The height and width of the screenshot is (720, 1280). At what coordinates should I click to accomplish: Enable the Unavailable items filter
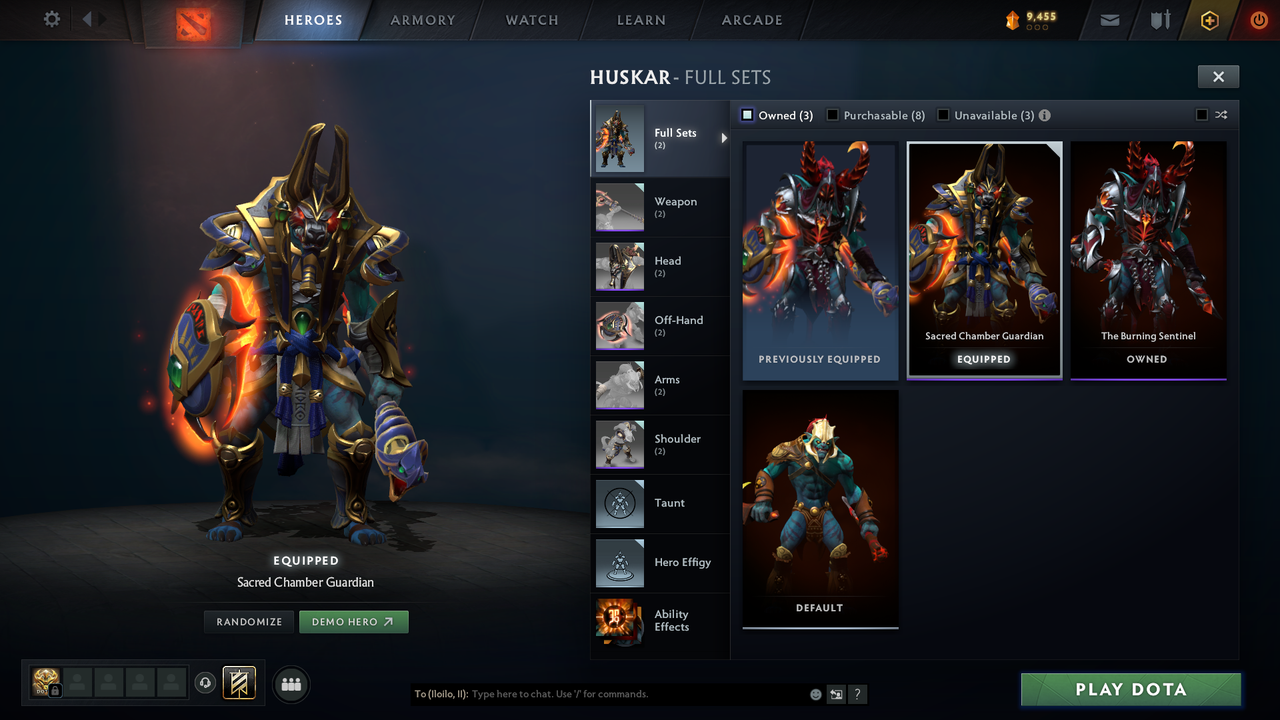click(942, 115)
